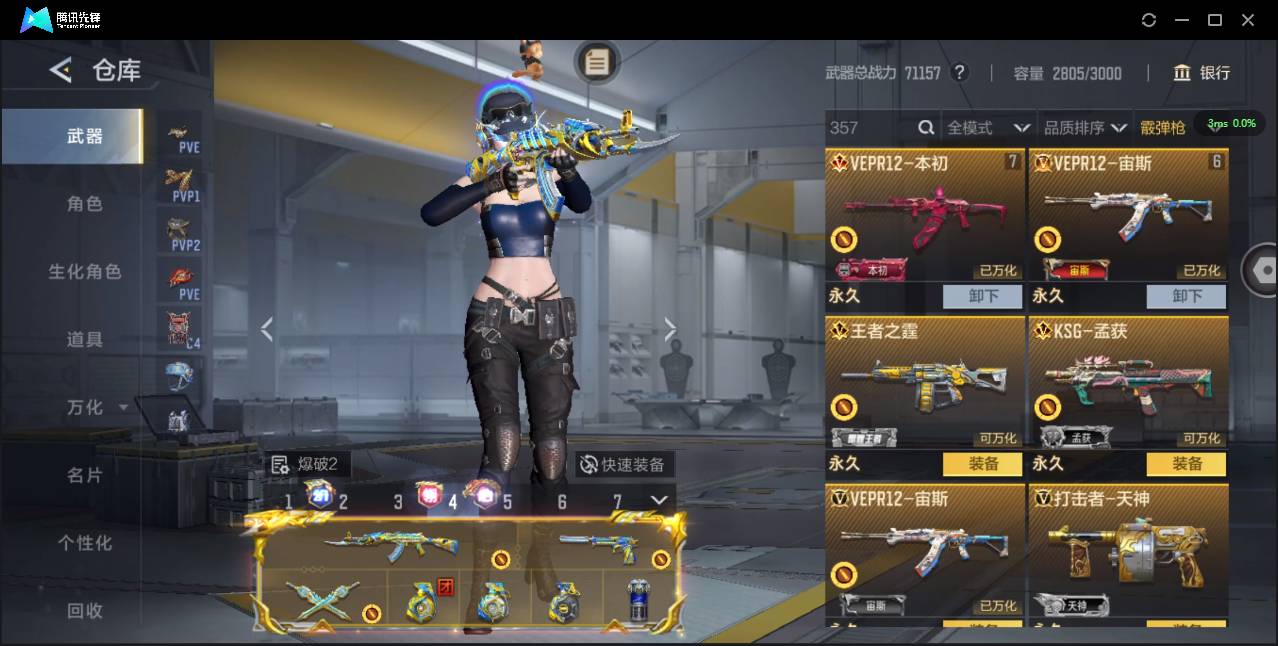Unequip the VEPR12-本初 shotgun
Screen dimensions: 1278x646
(x=983, y=296)
